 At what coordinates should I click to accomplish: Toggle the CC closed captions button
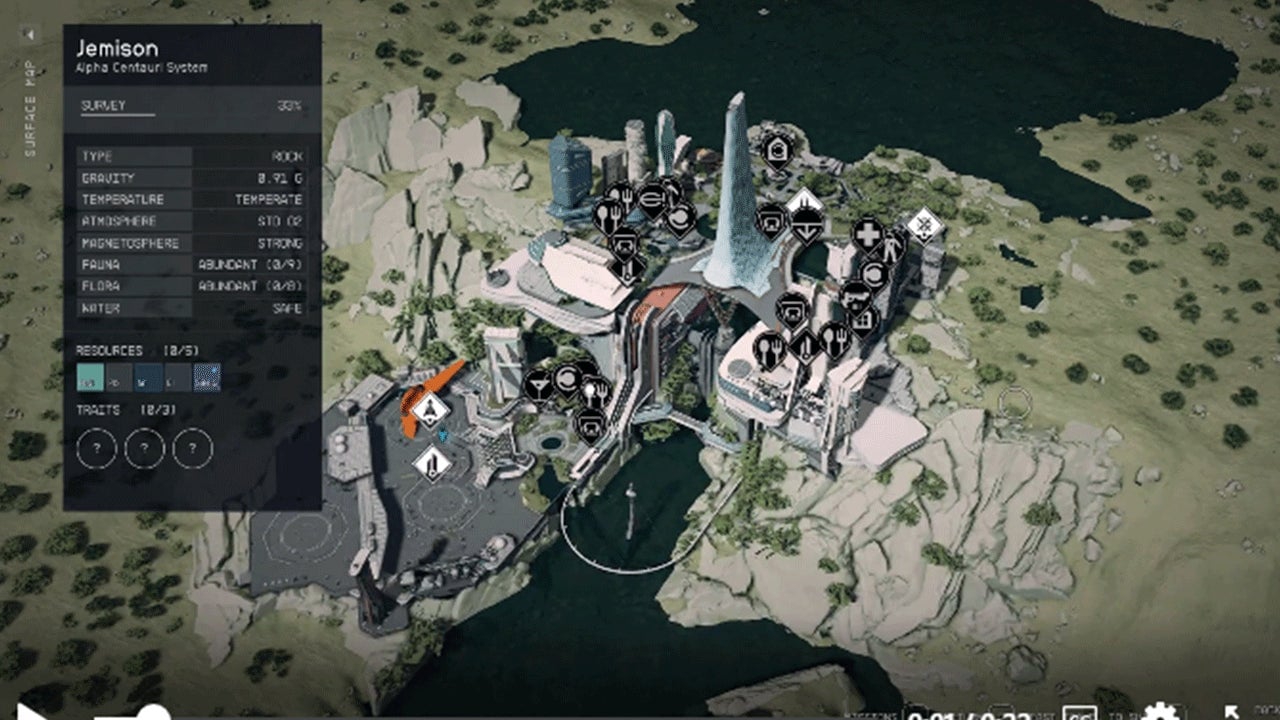tap(1082, 715)
